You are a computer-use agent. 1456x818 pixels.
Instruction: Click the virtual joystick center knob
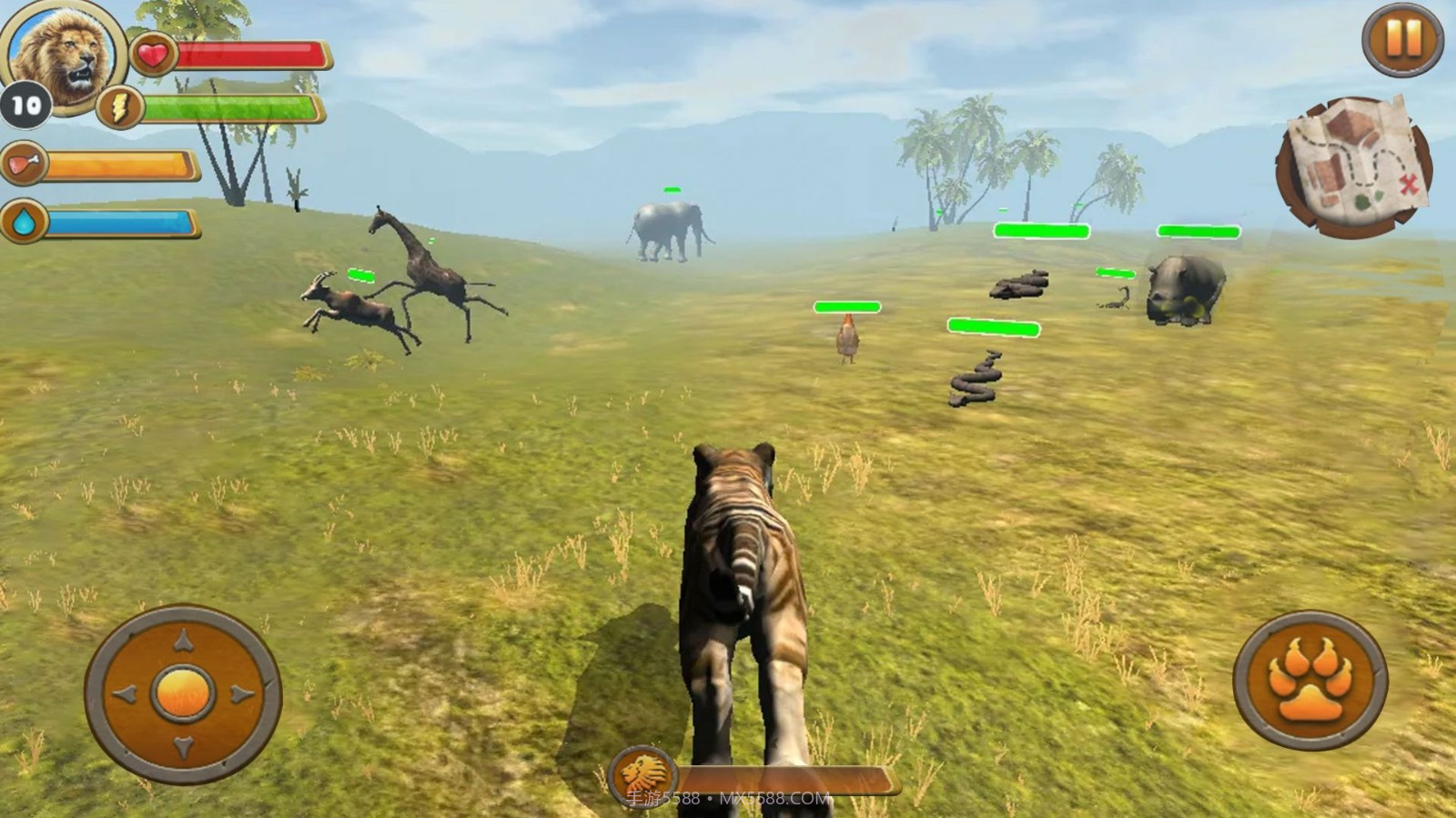click(x=183, y=693)
